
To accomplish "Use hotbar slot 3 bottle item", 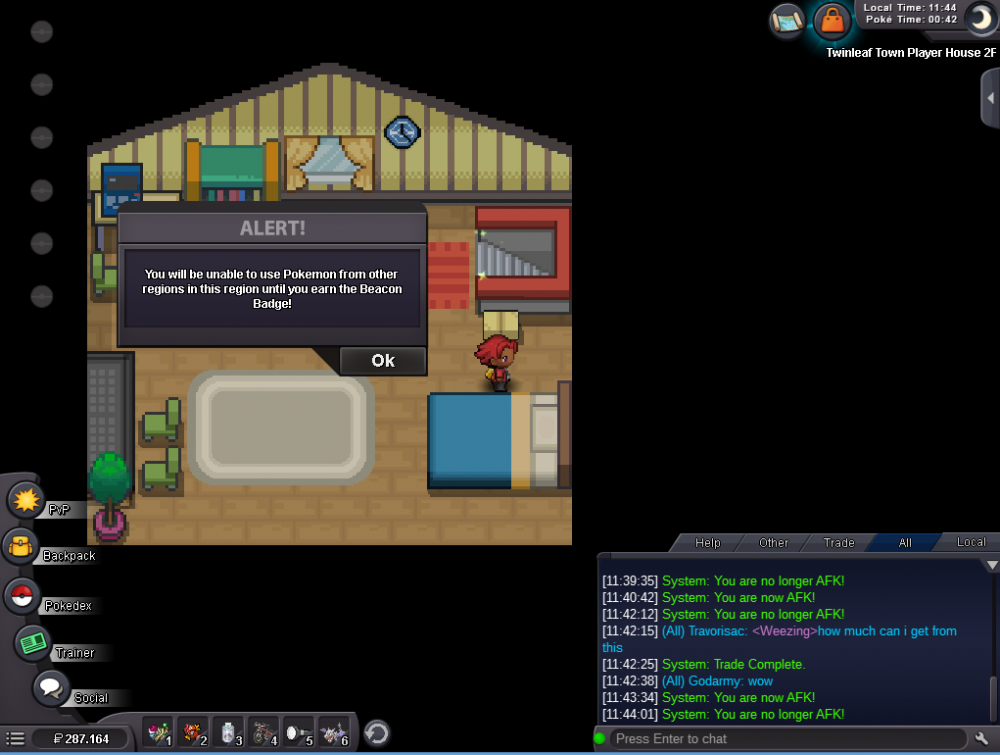I will [x=230, y=734].
